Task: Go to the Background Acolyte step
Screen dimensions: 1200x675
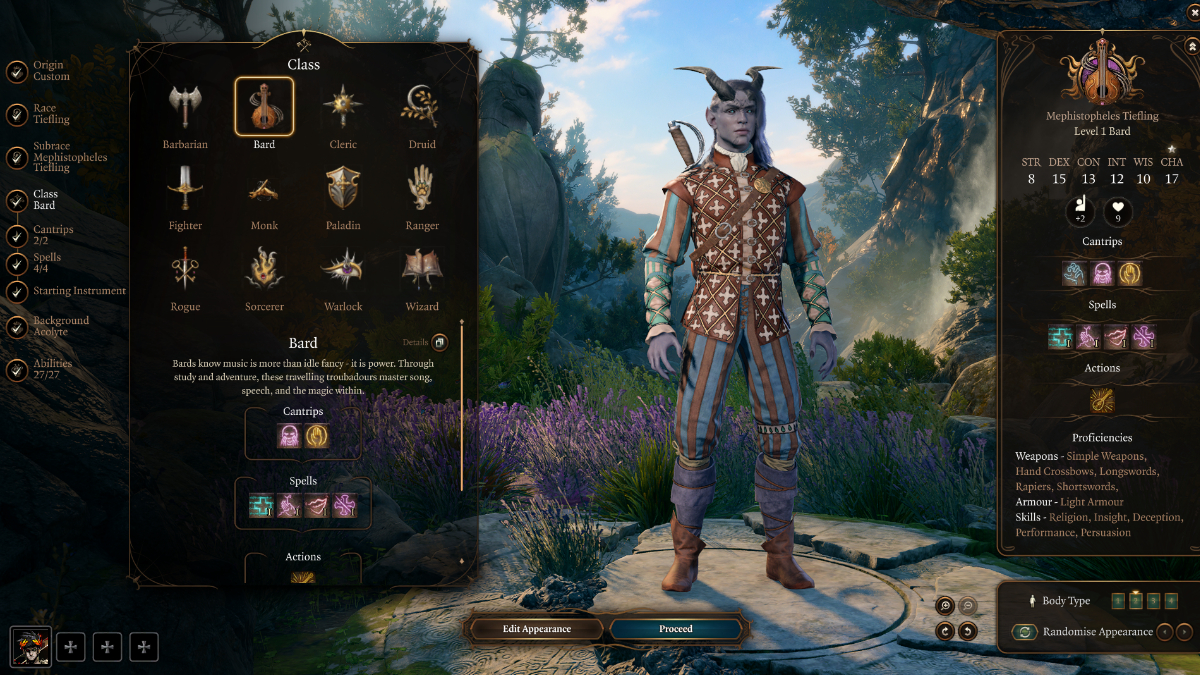Action: (60, 326)
